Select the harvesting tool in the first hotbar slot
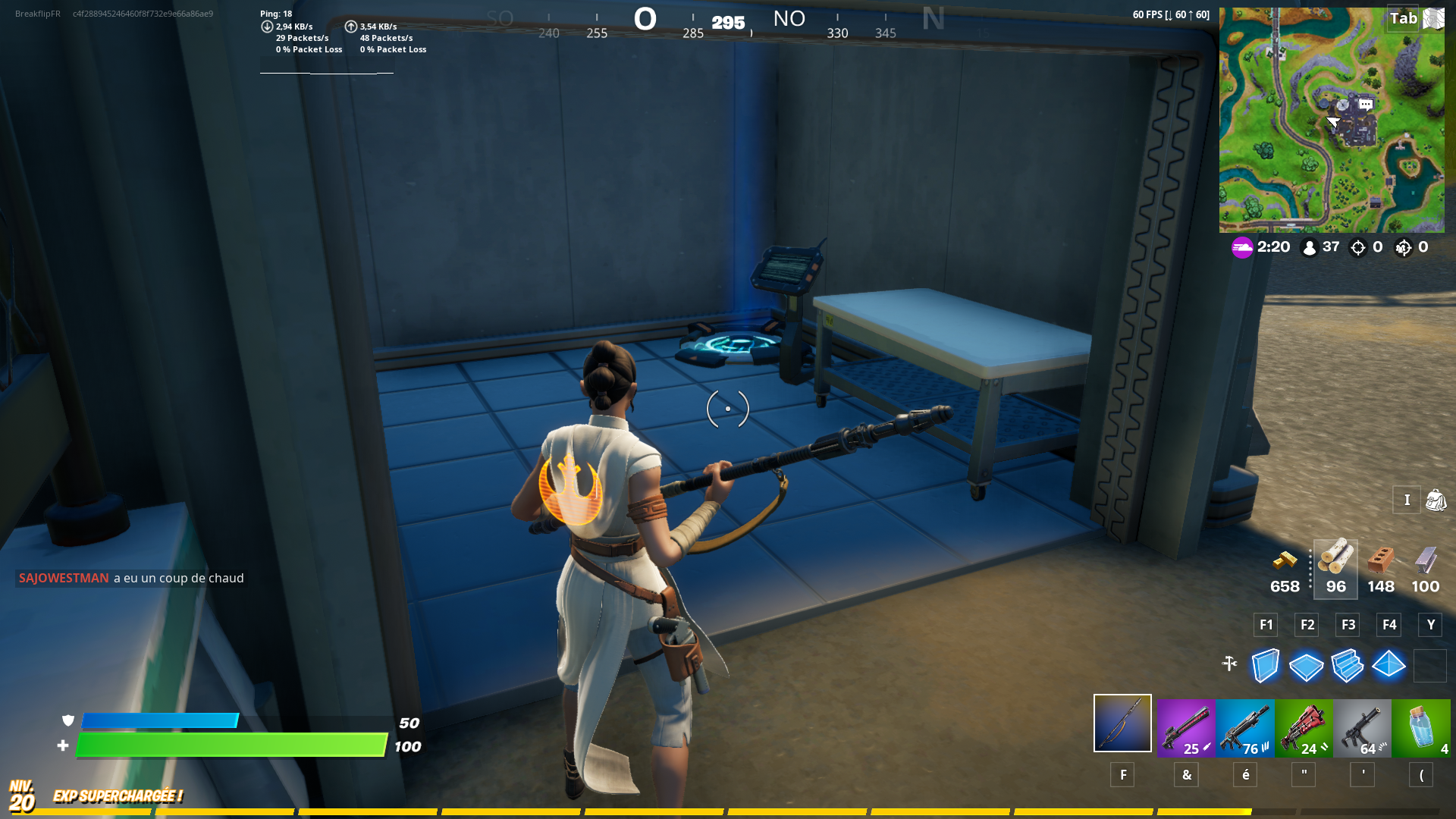 1122,723
